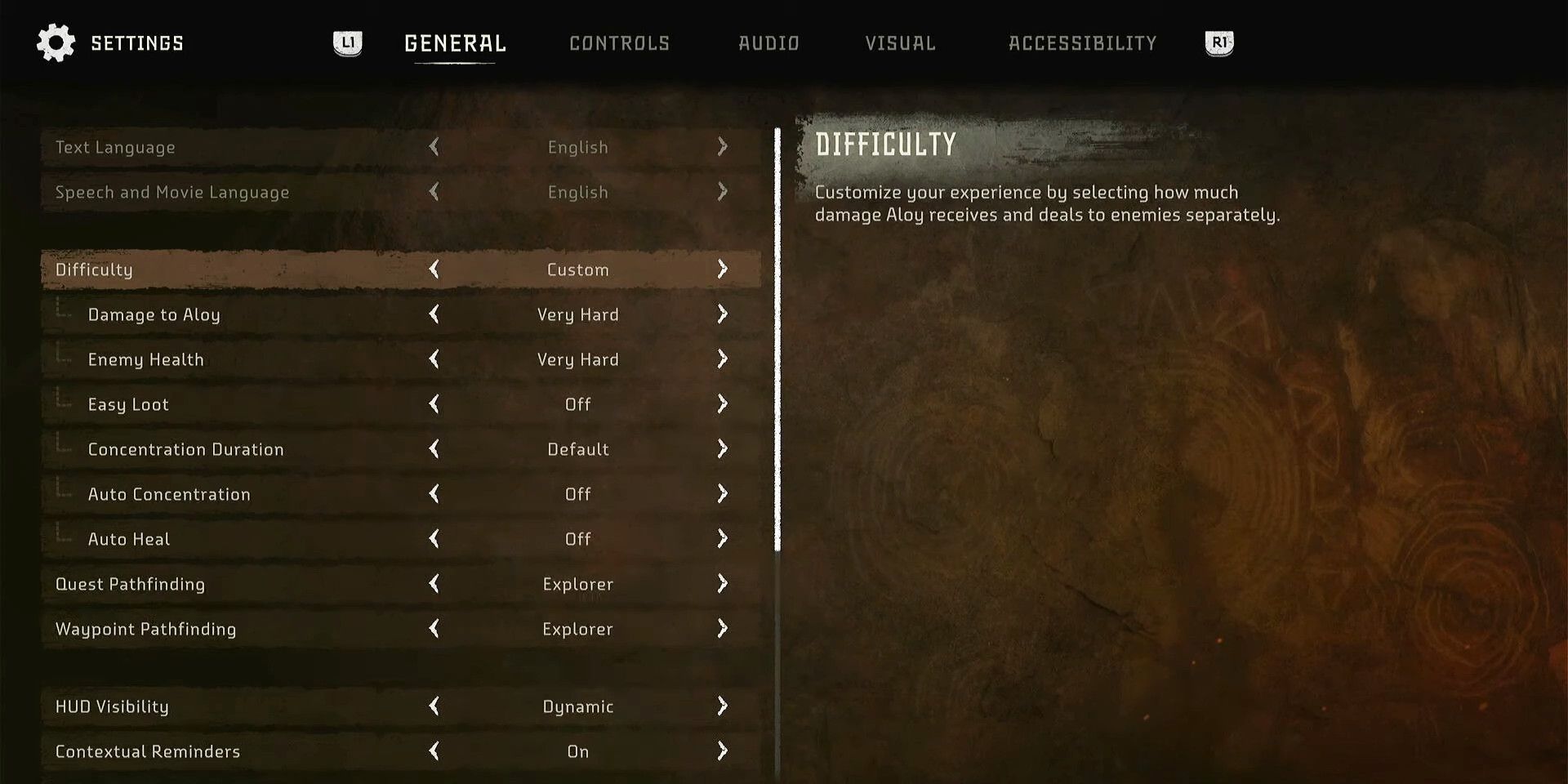Switch Auto Concentration using left arrow
Viewport: 1568px width, 784px height.
click(434, 494)
